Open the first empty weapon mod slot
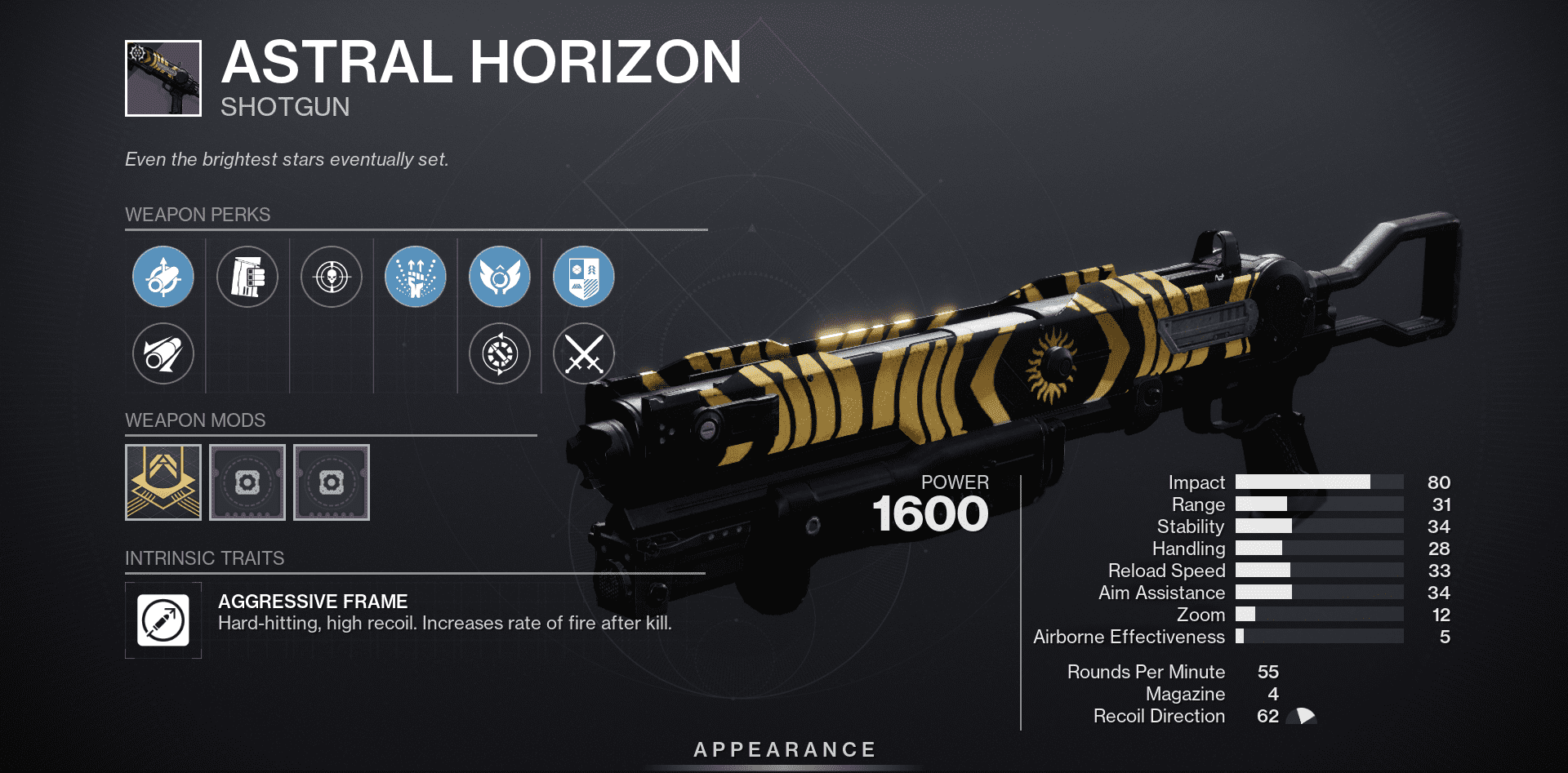The width and height of the screenshot is (1568, 773). click(x=247, y=482)
